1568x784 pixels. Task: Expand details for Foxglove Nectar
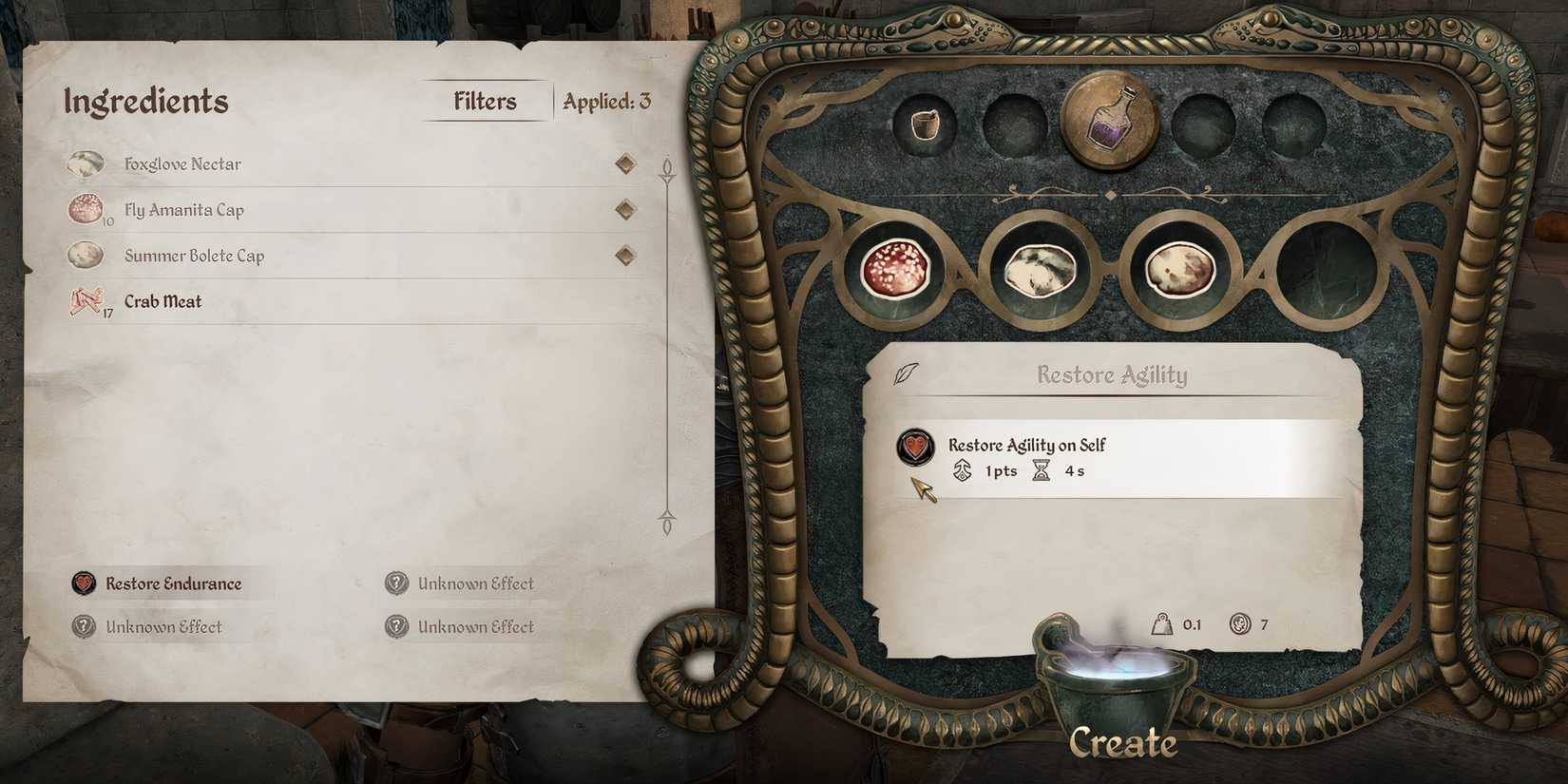point(625,163)
